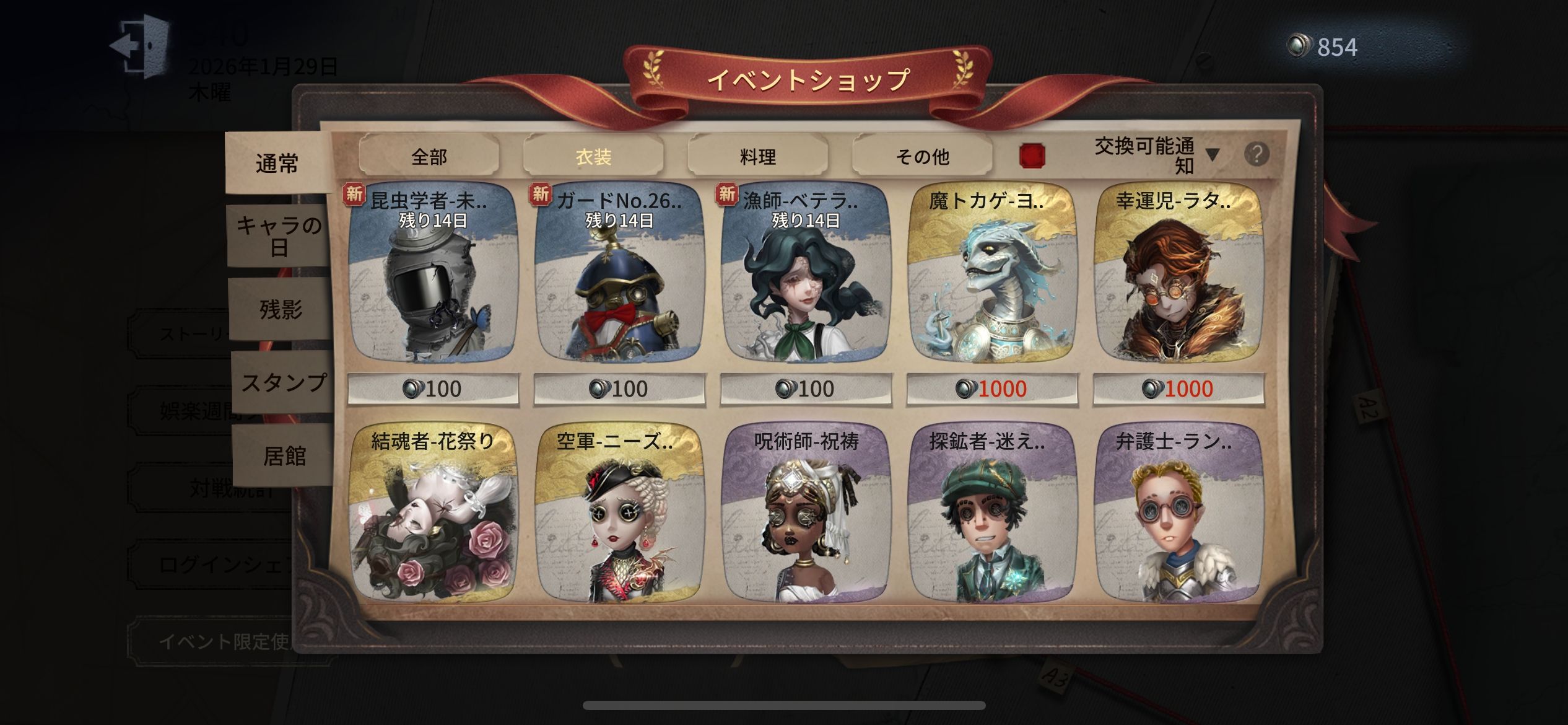Screen dimensions: 1568x725
Task: Show 全部 category items
Action: (429, 156)
